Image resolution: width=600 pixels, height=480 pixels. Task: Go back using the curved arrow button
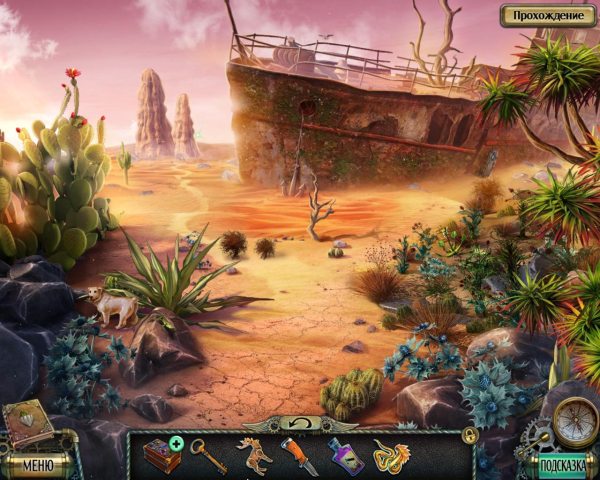click(302, 423)
